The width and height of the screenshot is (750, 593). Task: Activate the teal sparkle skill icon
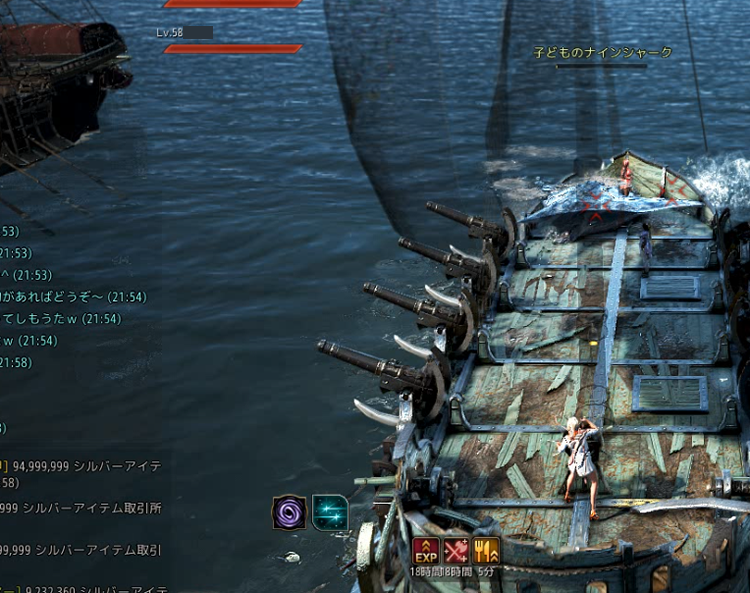click(x=330, y=512)
